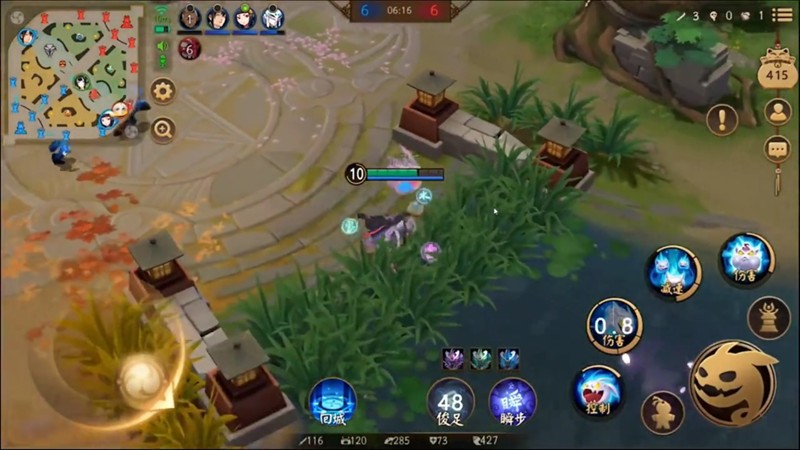This screenshot has width=800, height=450.
Task: Open the player profile silhouette button
Action: (x=777, y=112)
